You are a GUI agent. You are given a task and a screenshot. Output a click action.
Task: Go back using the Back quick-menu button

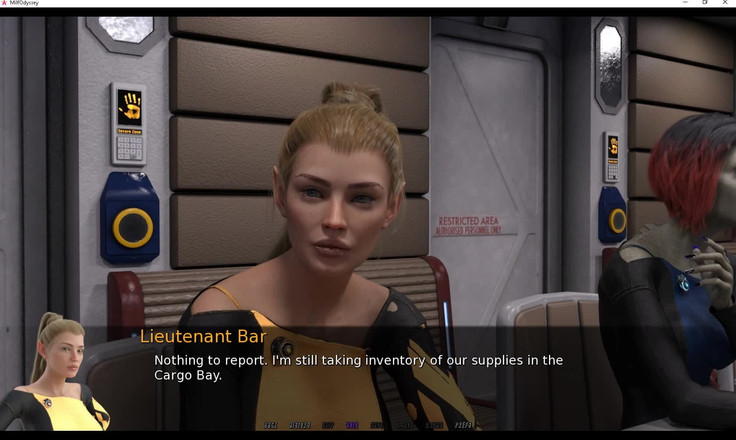[270, 425]
